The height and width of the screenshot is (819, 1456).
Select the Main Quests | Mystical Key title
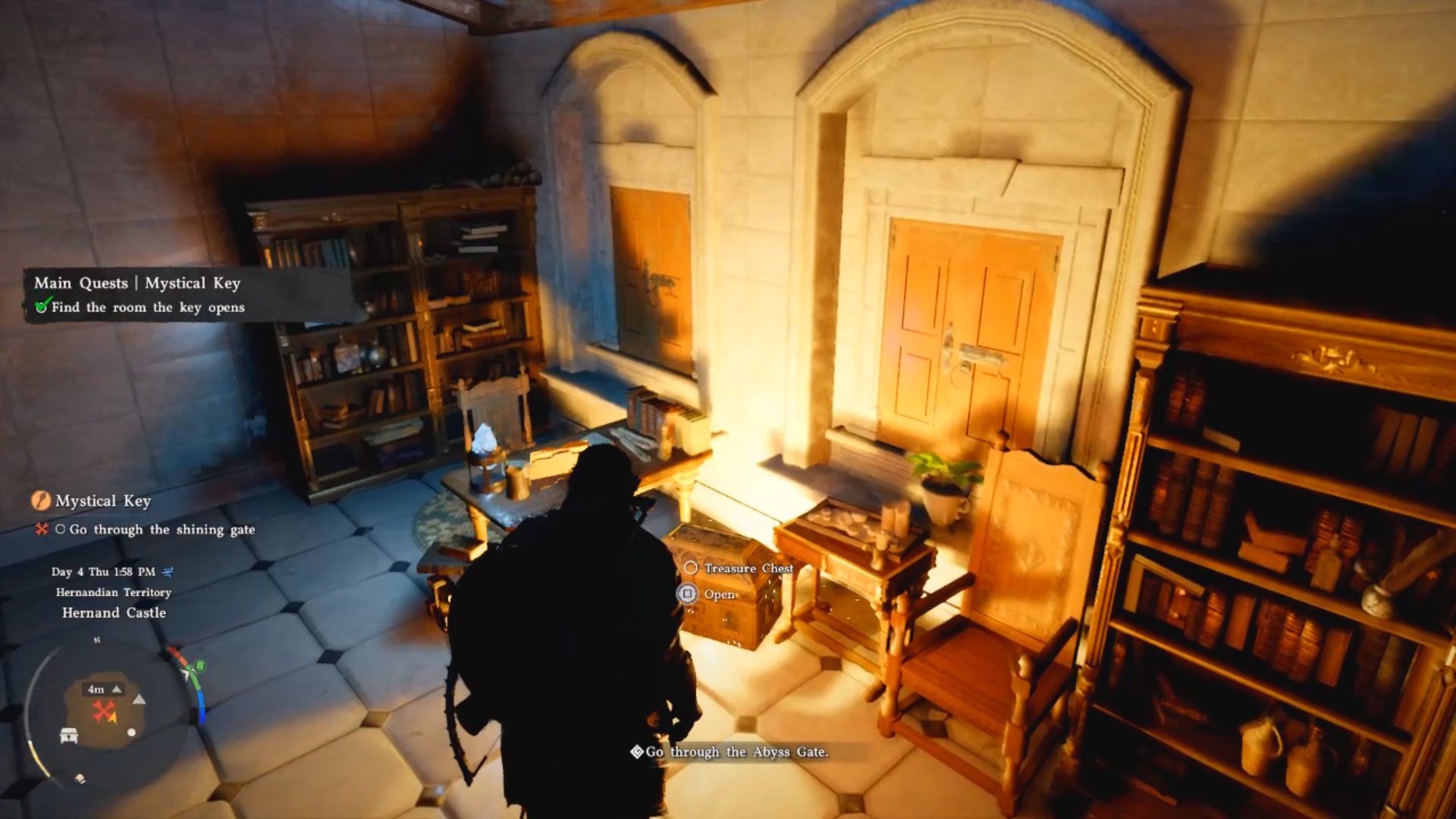point(136,283)
